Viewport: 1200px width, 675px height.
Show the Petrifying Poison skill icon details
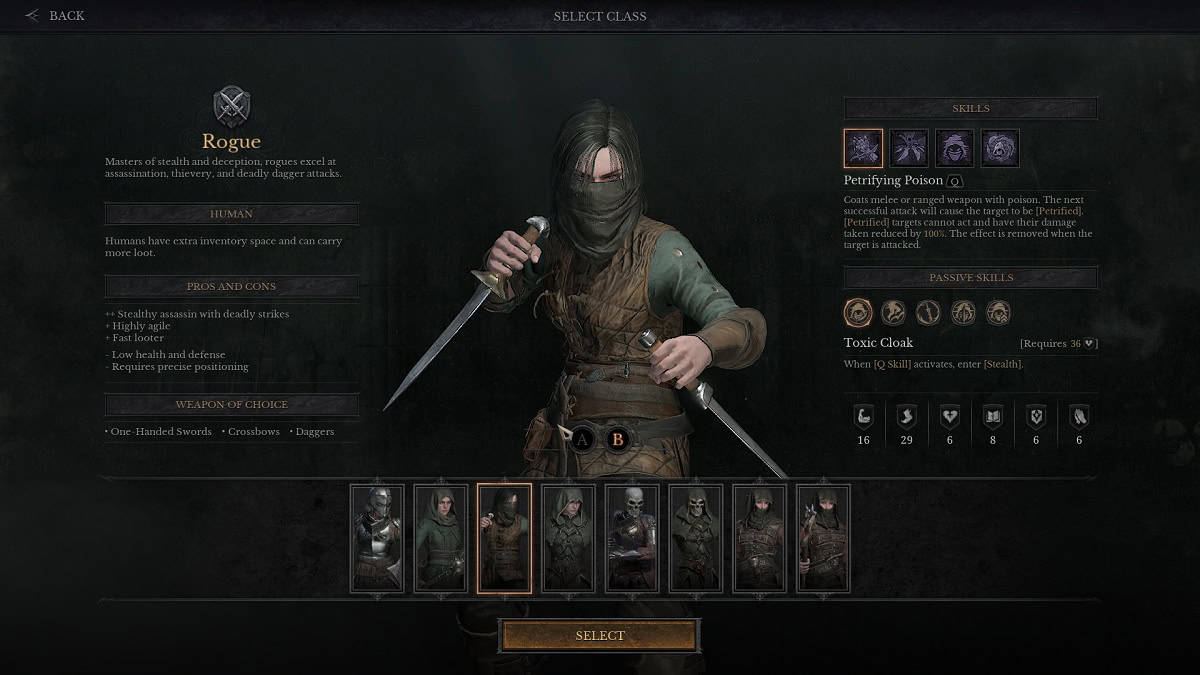pos(863,148)
